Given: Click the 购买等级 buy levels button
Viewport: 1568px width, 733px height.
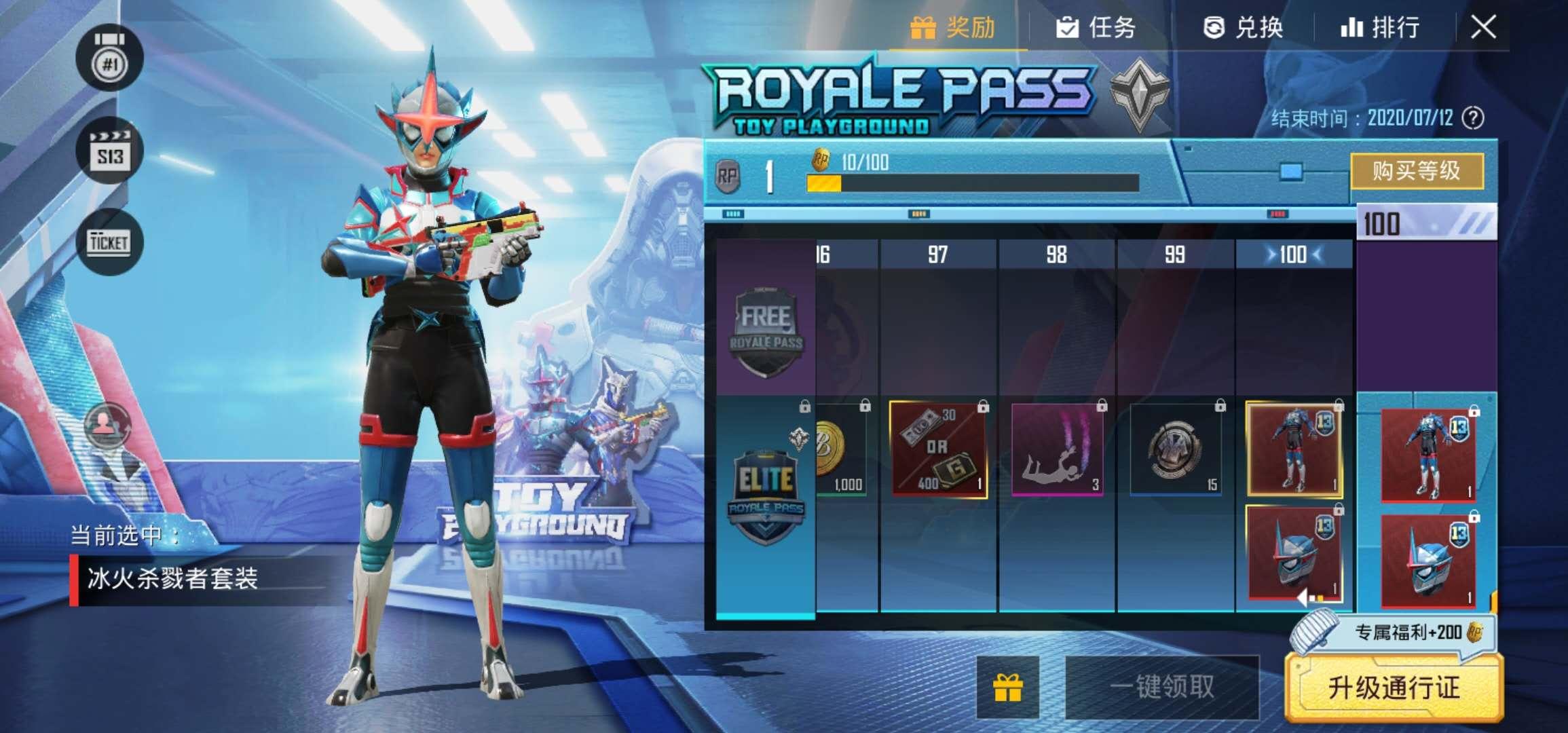Looking at the screenshot, I should coord(1417,170).
